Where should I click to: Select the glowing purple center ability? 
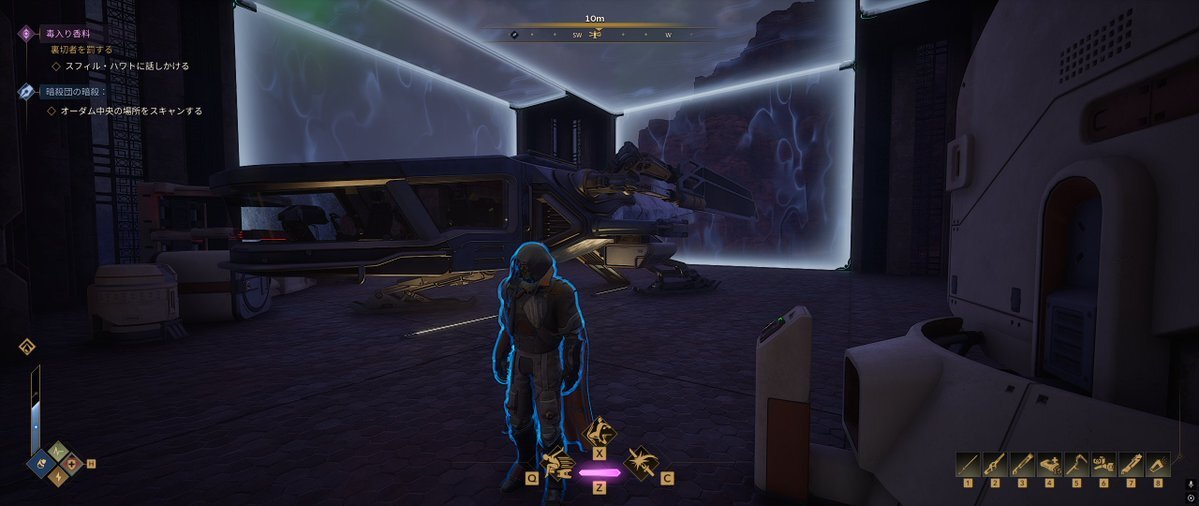click(x=599, y=471)
